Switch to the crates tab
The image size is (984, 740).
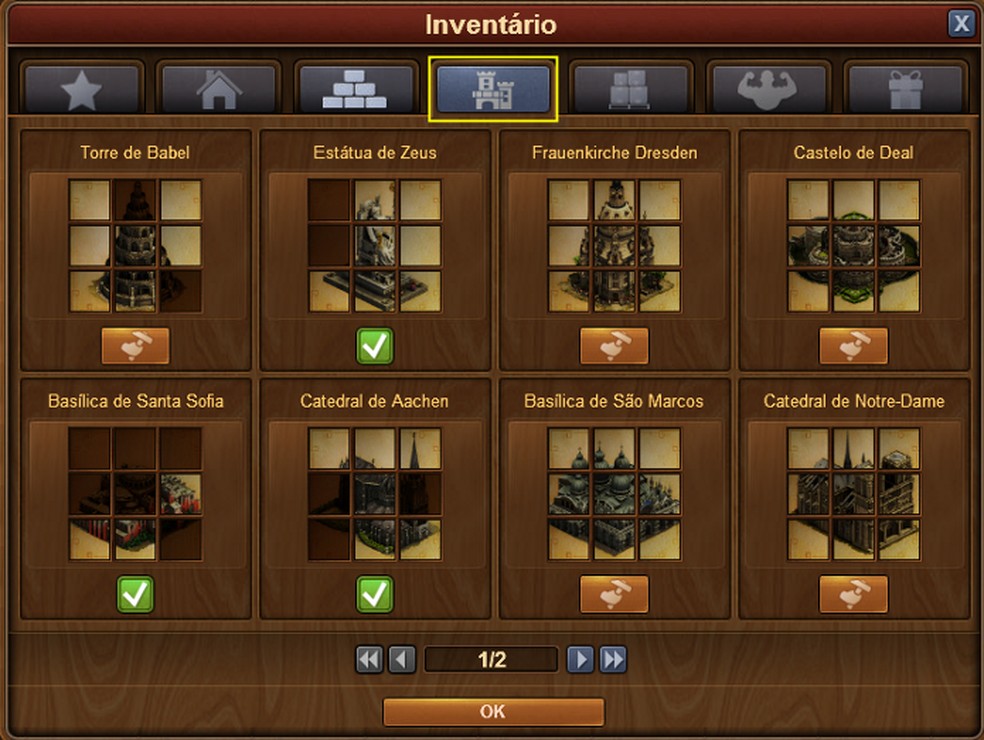629,90
